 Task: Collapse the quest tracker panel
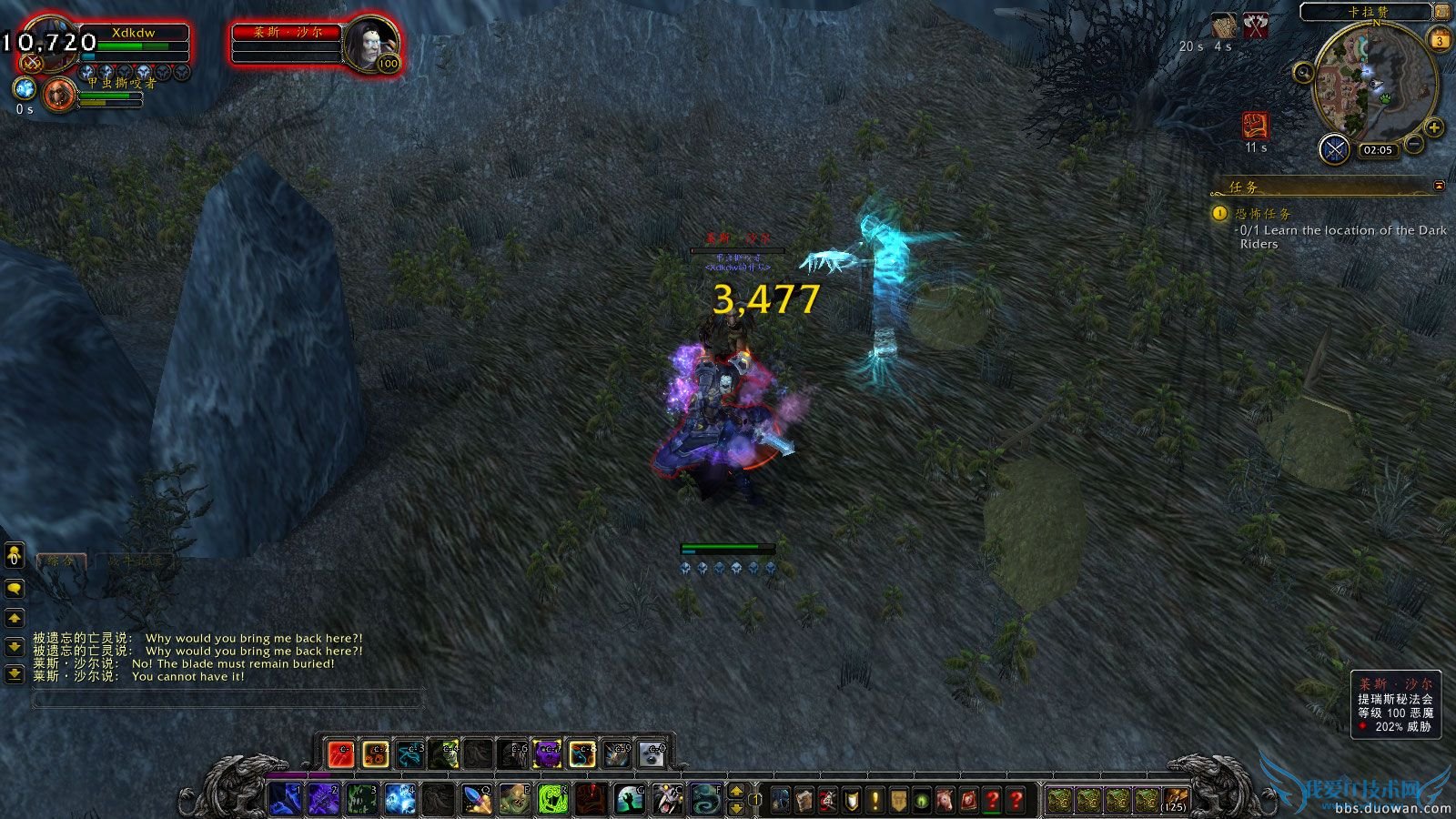pos(1439,186)
